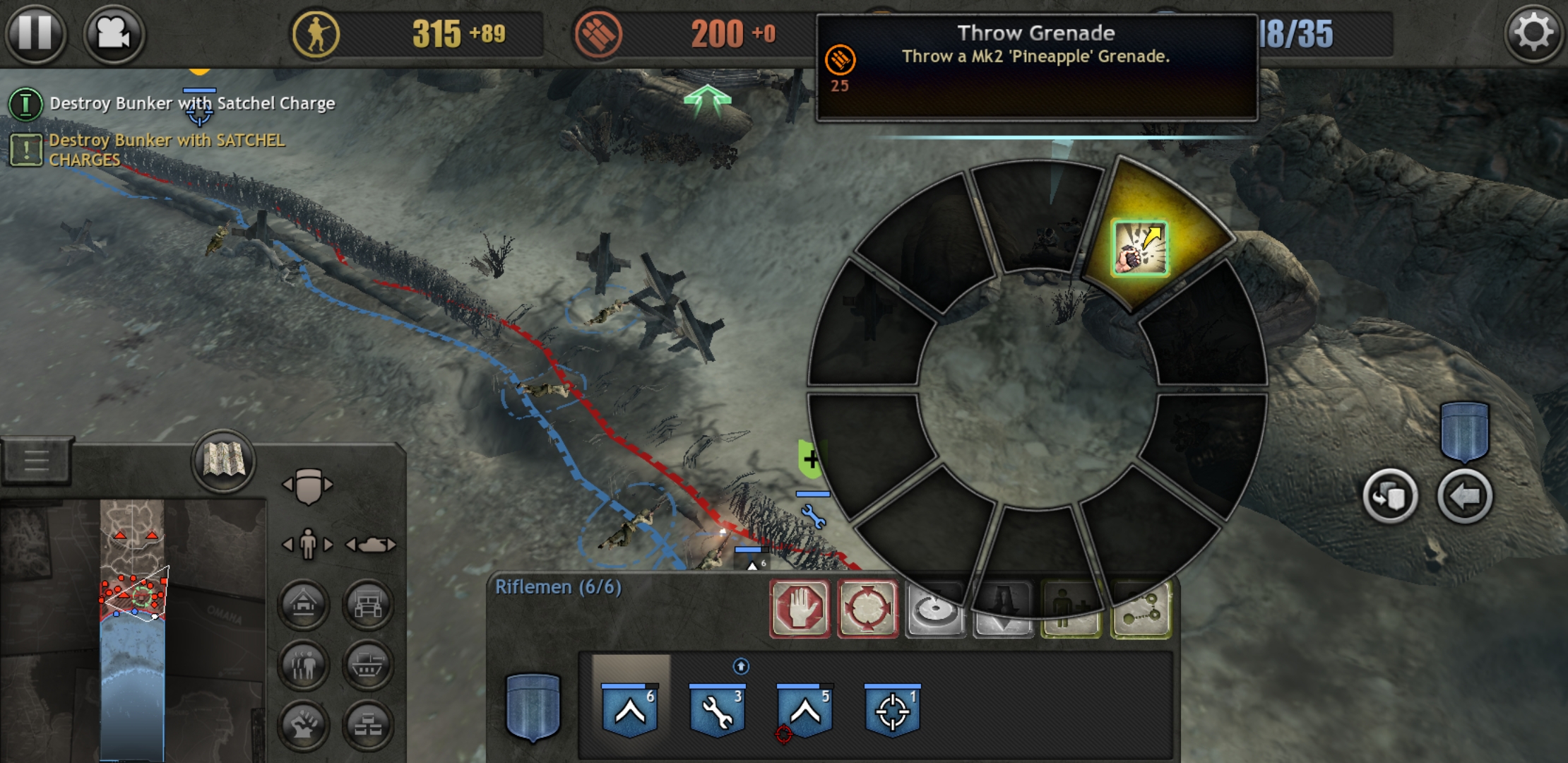Select the engineer wrench squad shield
This screenshot has height=763, width=1568.
[x=717, y=710]
